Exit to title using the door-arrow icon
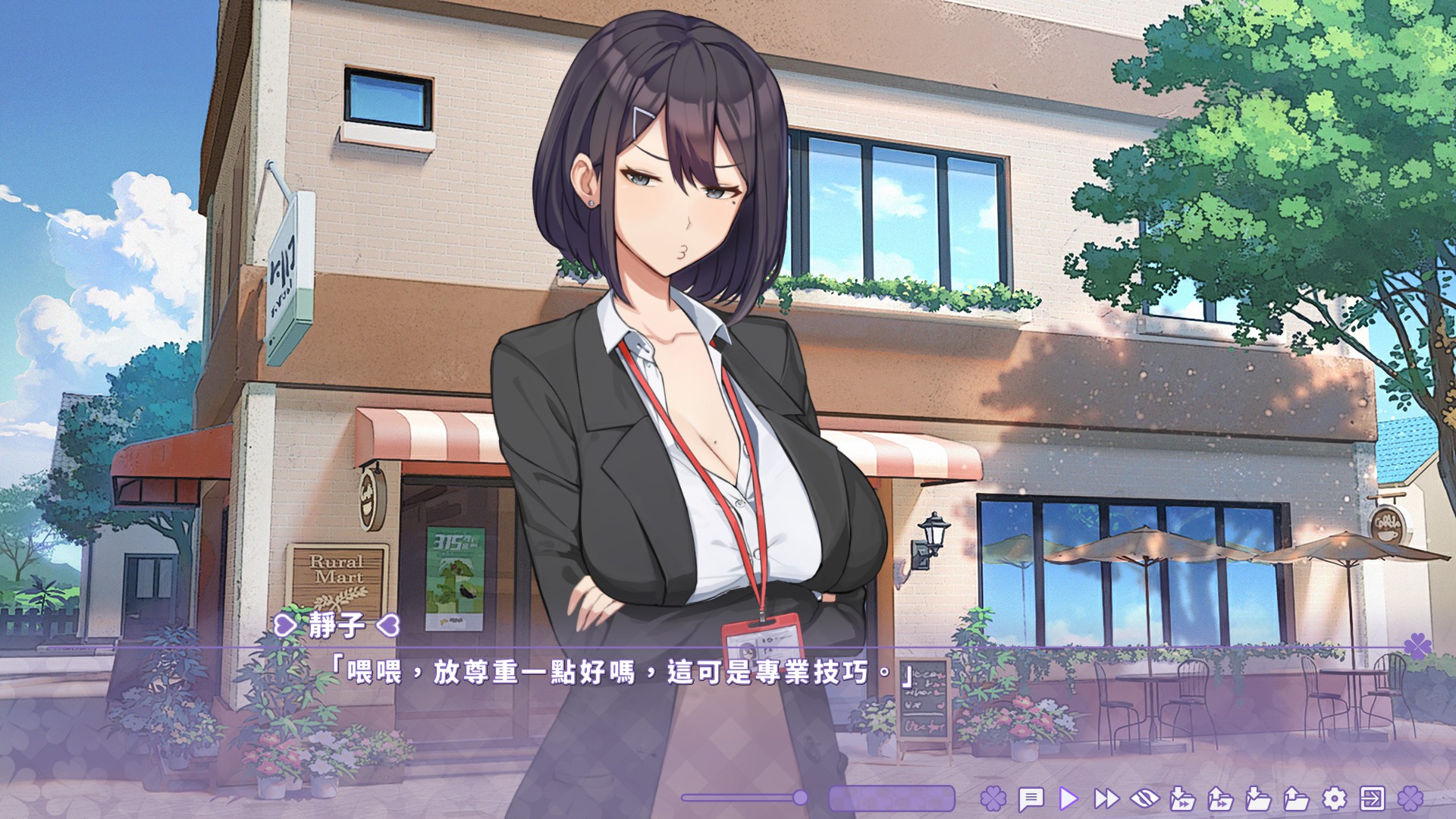Viewport: 1456px width, 819px height. pos(1372,799)
